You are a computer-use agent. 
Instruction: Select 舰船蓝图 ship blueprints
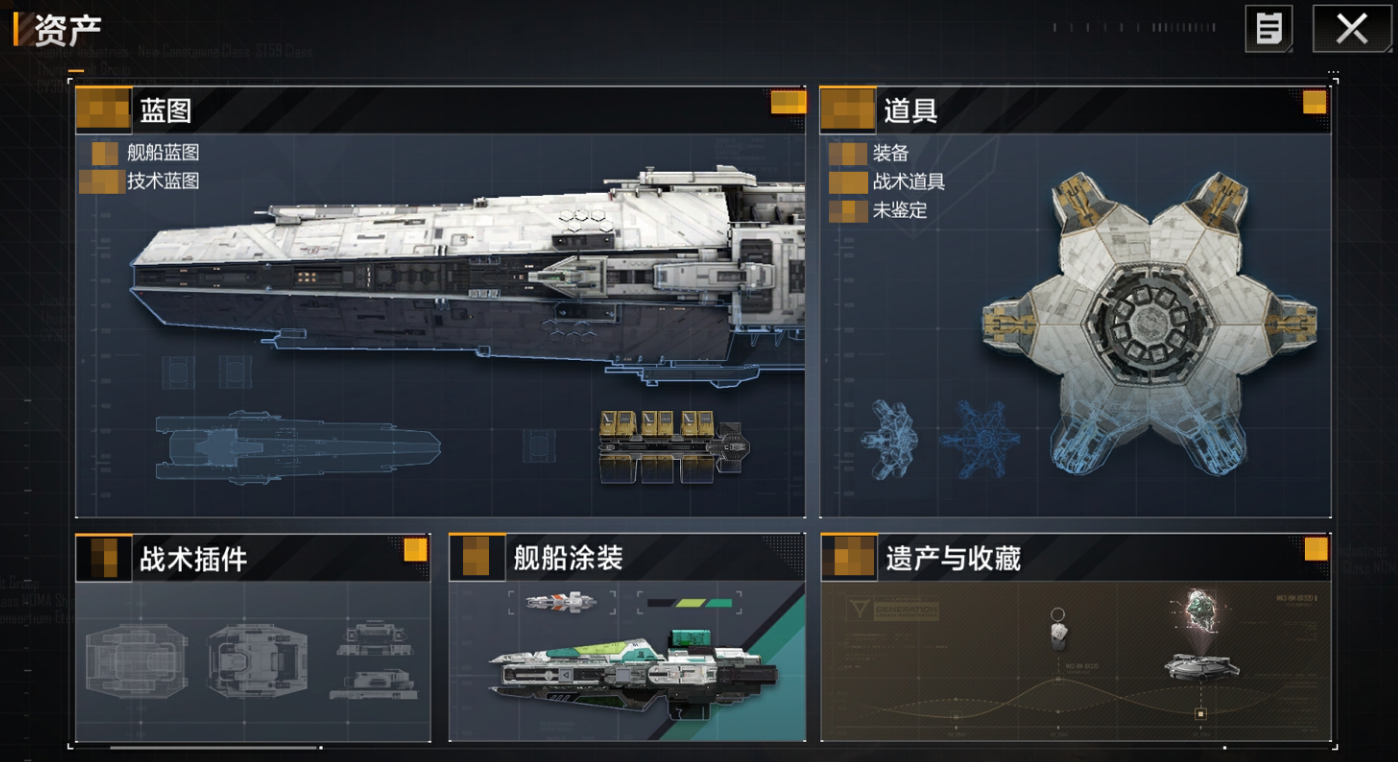[x=162, y=153]
